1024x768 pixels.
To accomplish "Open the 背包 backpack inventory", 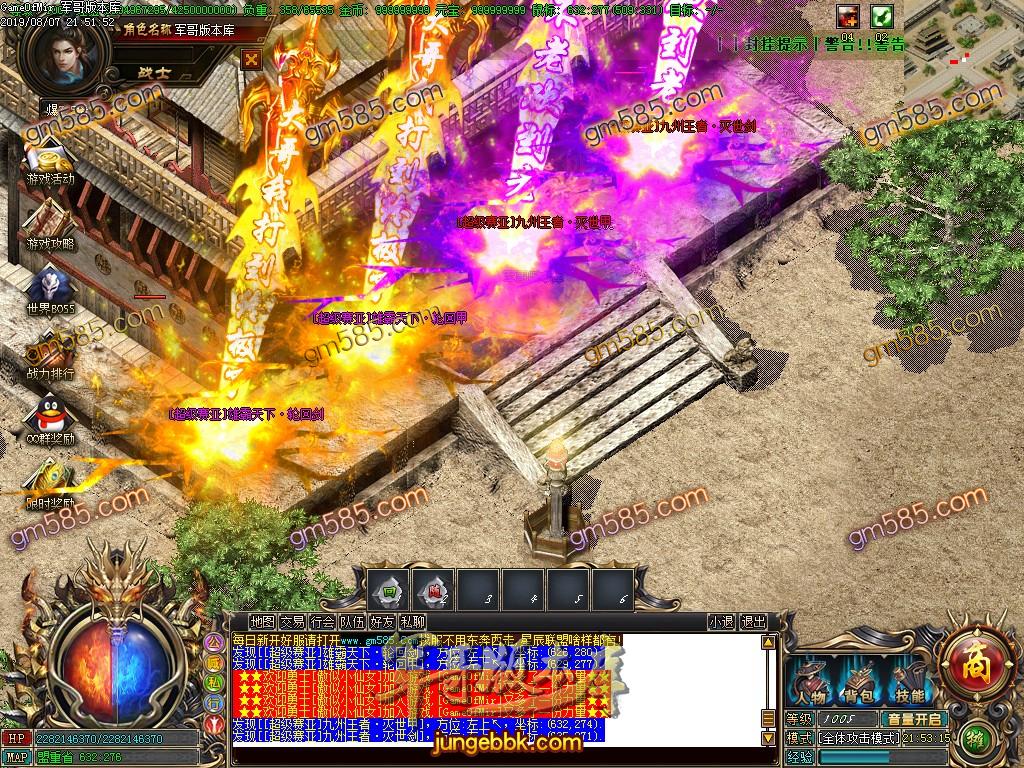I will coord(858,681).
